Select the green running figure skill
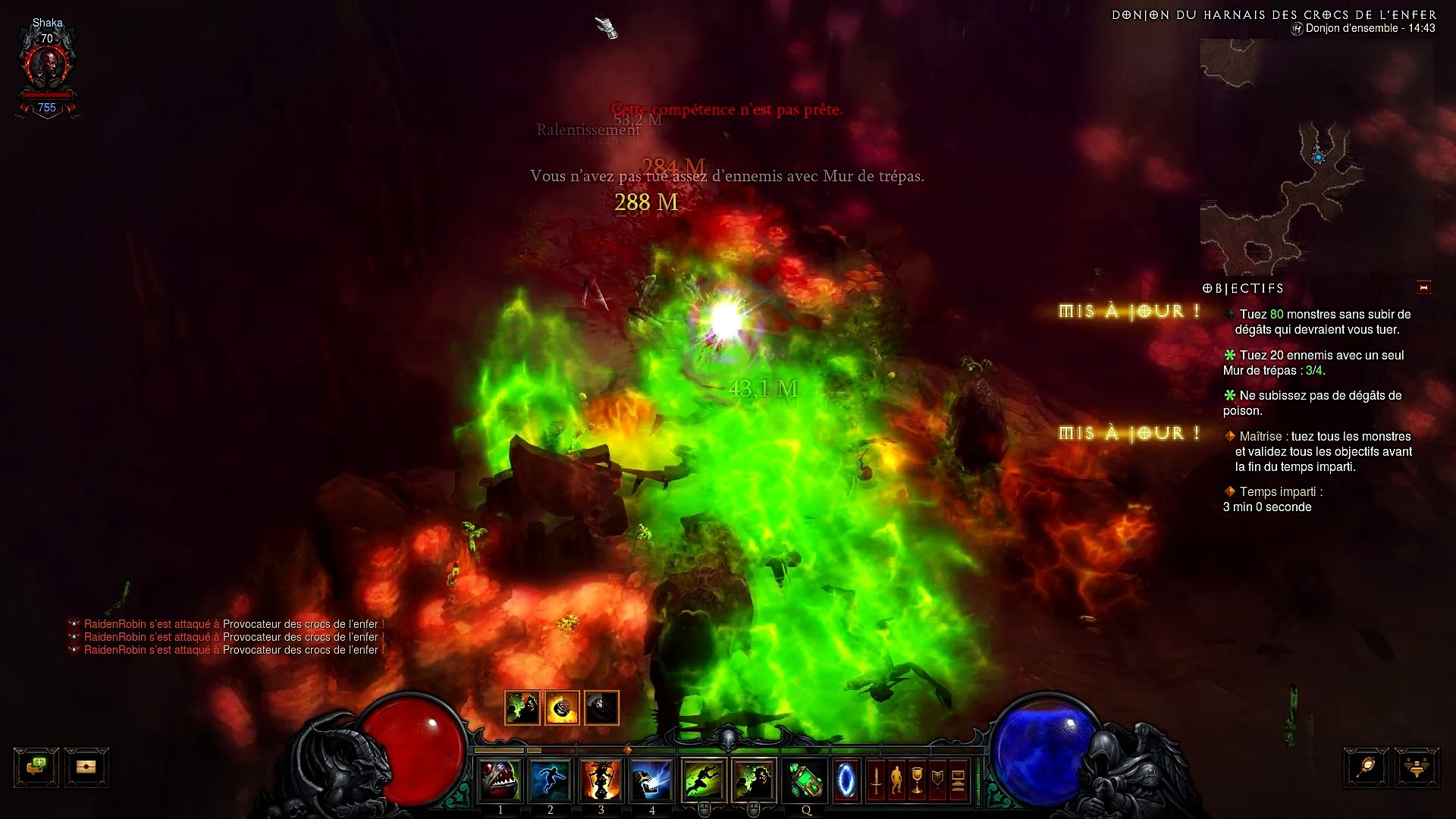1456x819 pixels. point(703,780)
